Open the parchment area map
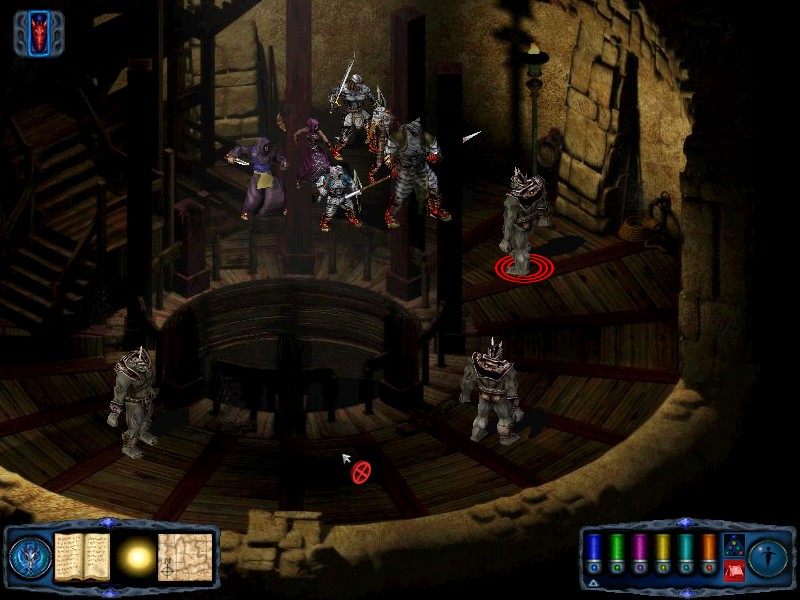The height and width of the screenshot is (600, 800). click(x=186, y=553)
